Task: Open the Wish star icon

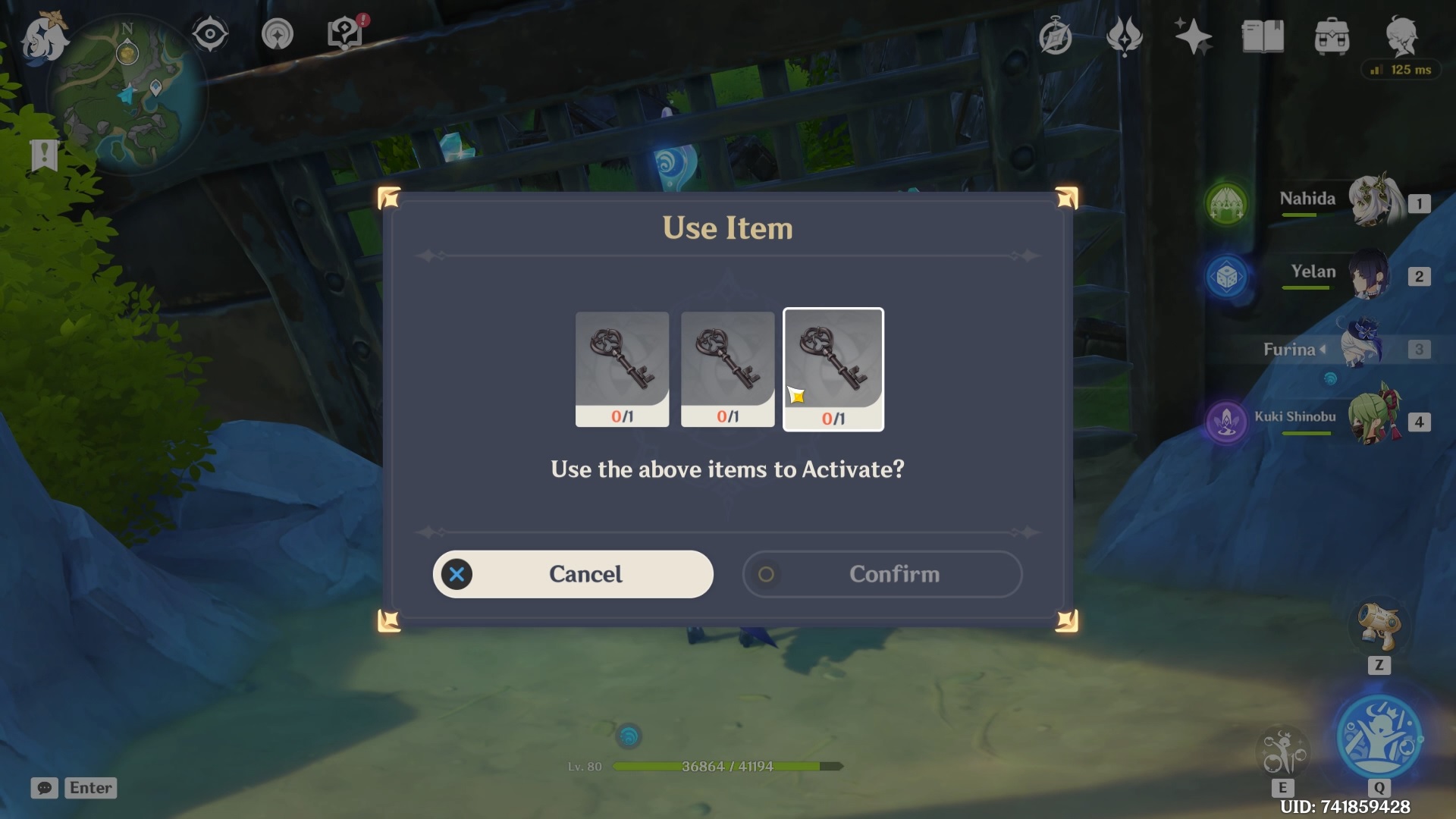Action: 1192,36
